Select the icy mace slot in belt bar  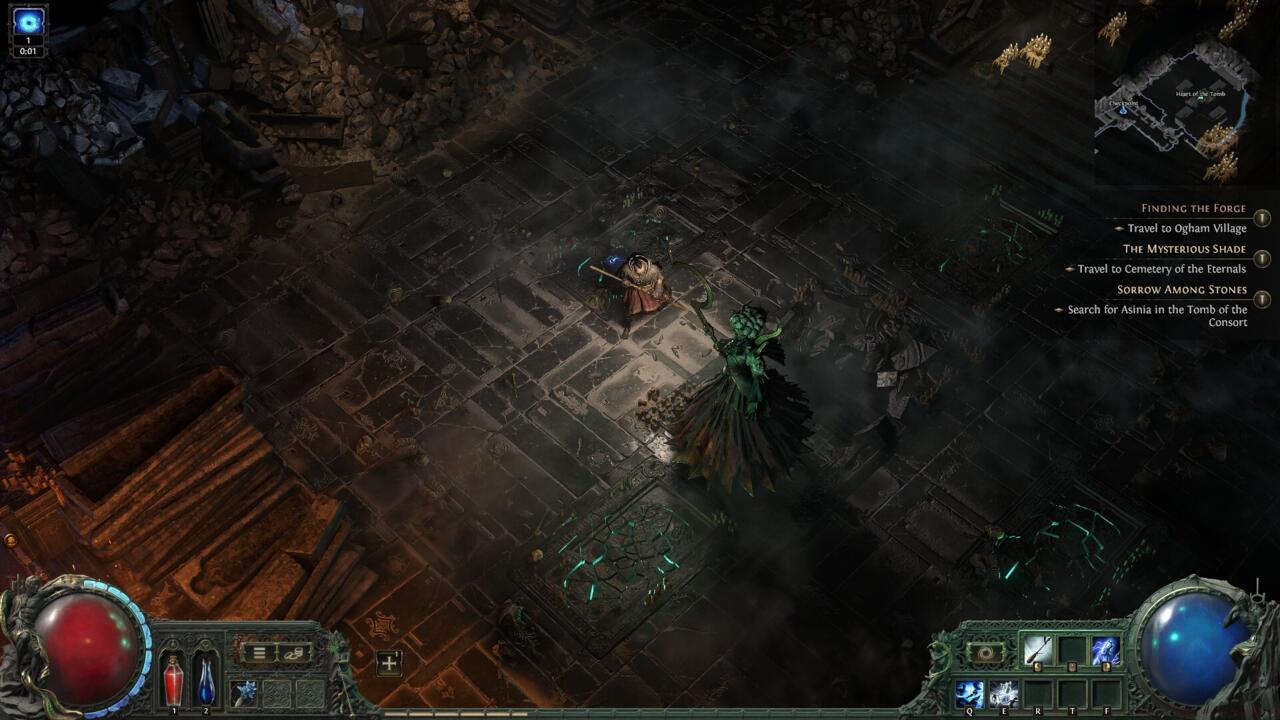[x=246, y=691]
